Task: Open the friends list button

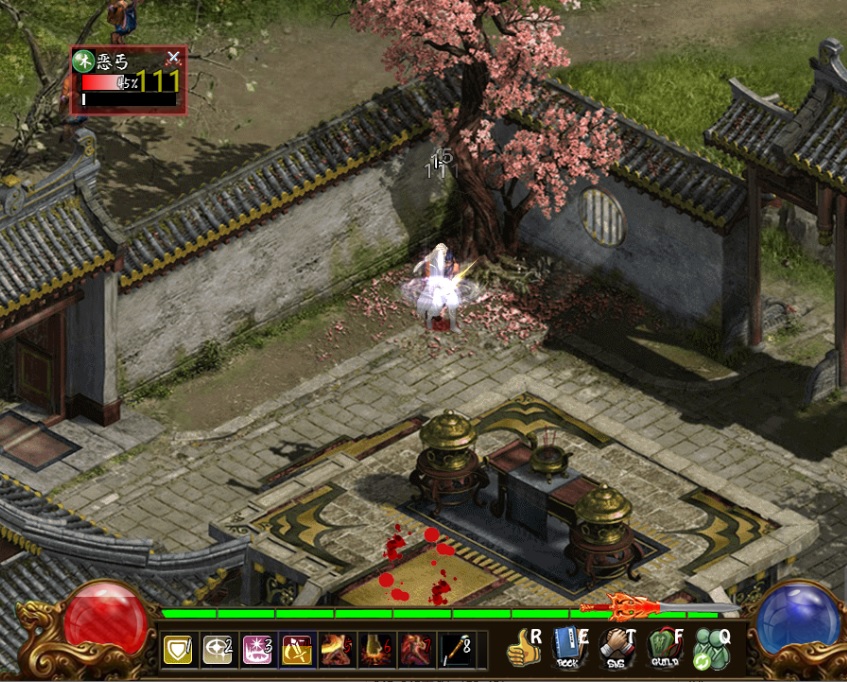Action: click(x=712, y=649)
